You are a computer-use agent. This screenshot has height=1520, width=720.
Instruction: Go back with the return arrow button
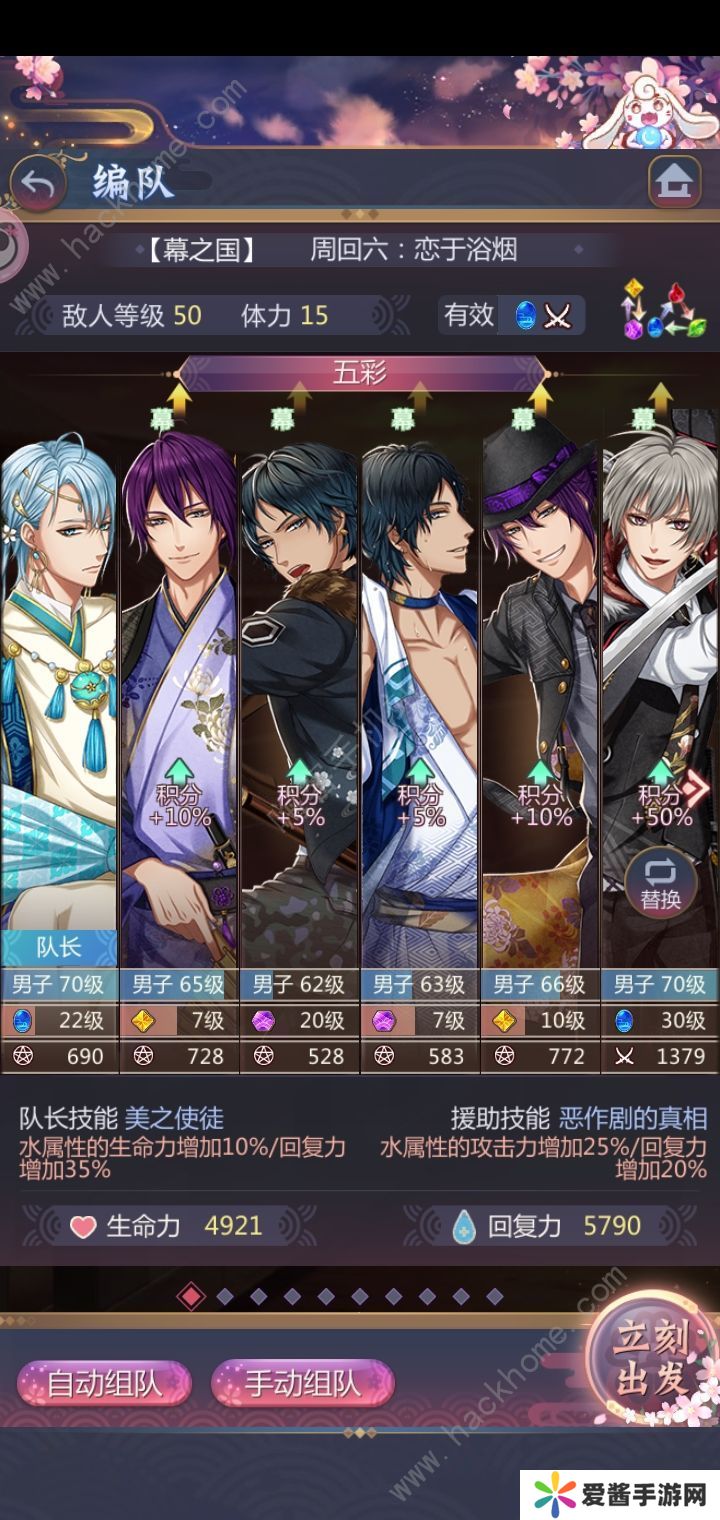[38, 183]
